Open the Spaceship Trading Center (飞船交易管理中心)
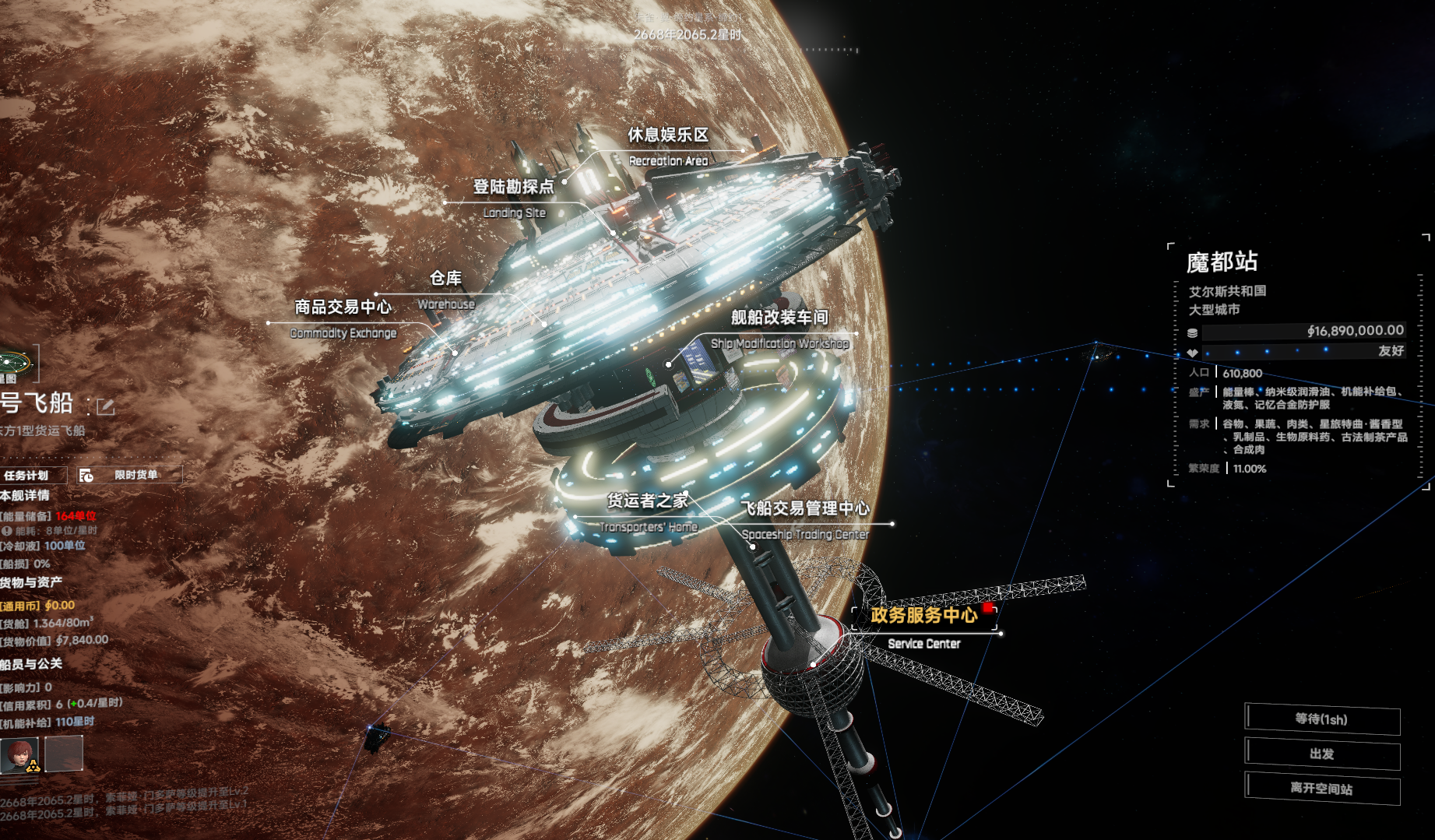The height and width of the screenshot is (840, 1435). pyautogui.click(x=804, y=509)
